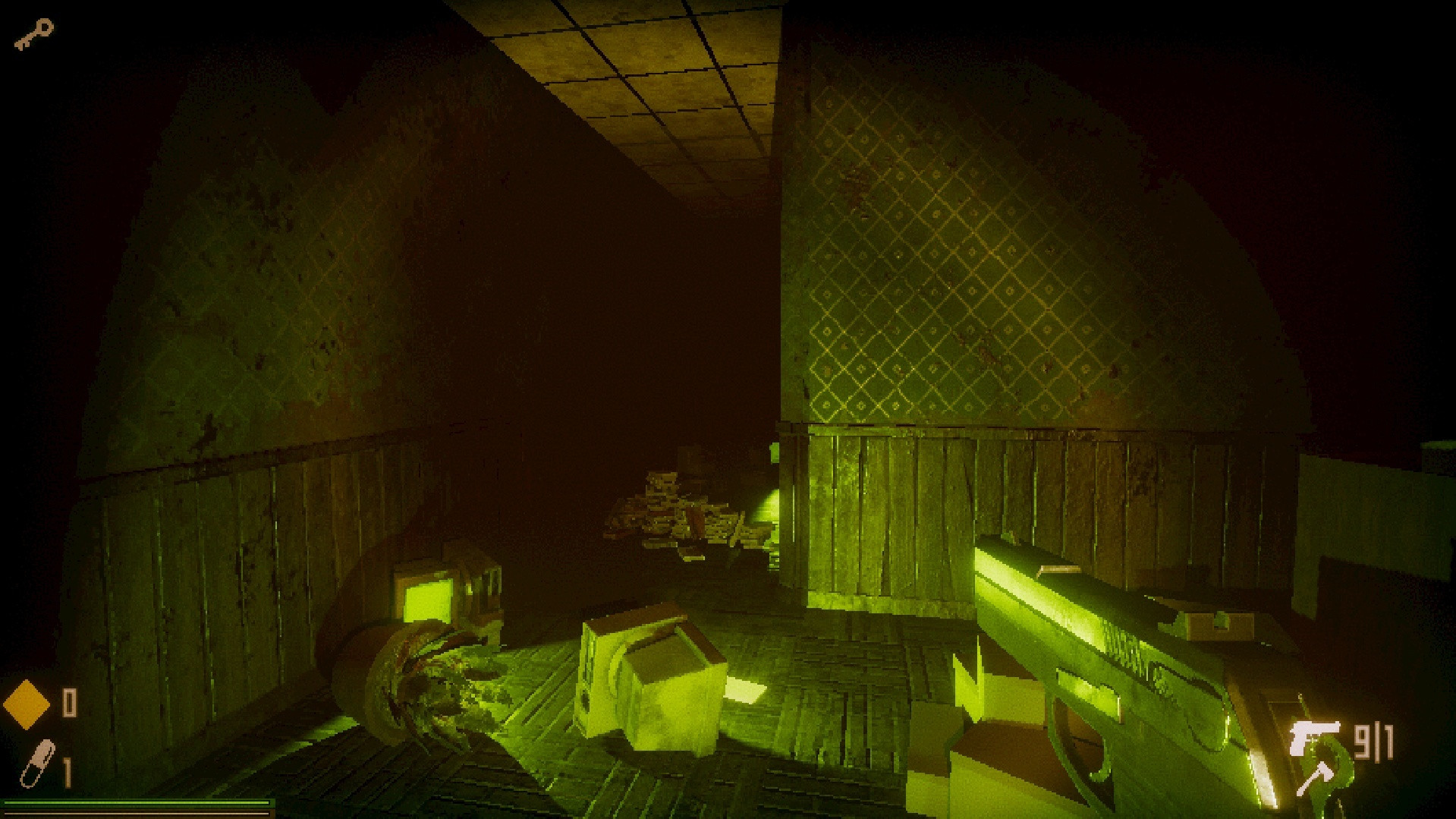Click the ammo counter reading 9|1
The image size is (1456, 819).
point(1375,740)
